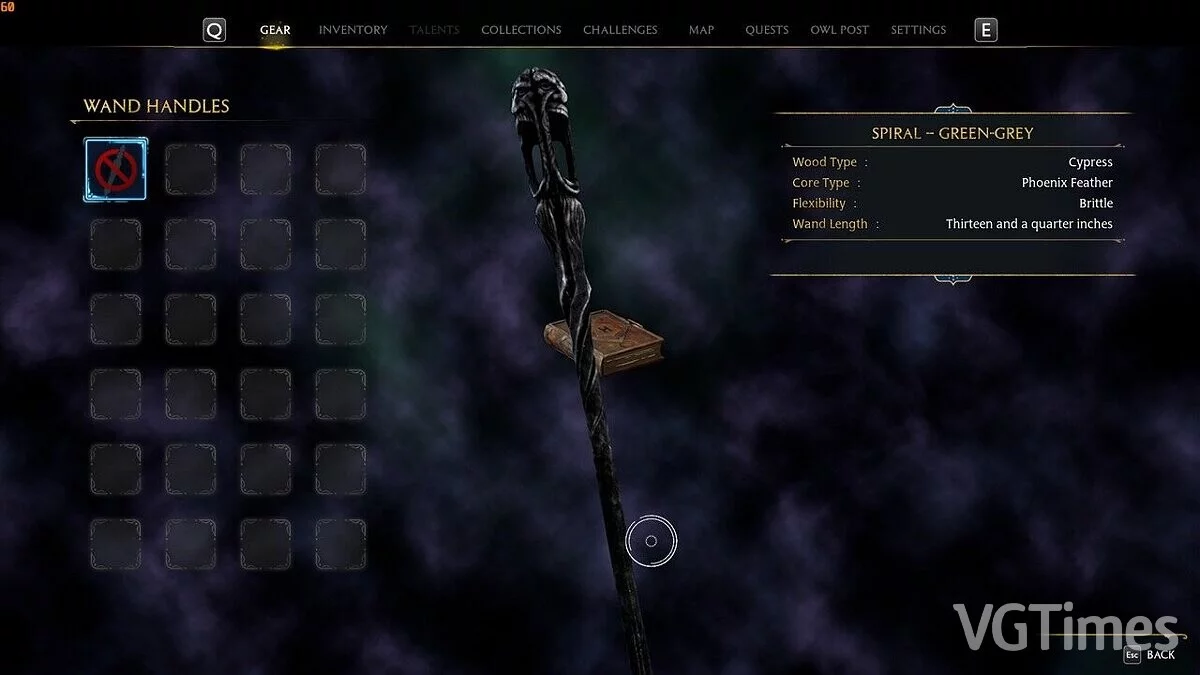Open the Map tab
This screenshot has height=675, width=1200.
pyautogui.click(x=701, y=30)
